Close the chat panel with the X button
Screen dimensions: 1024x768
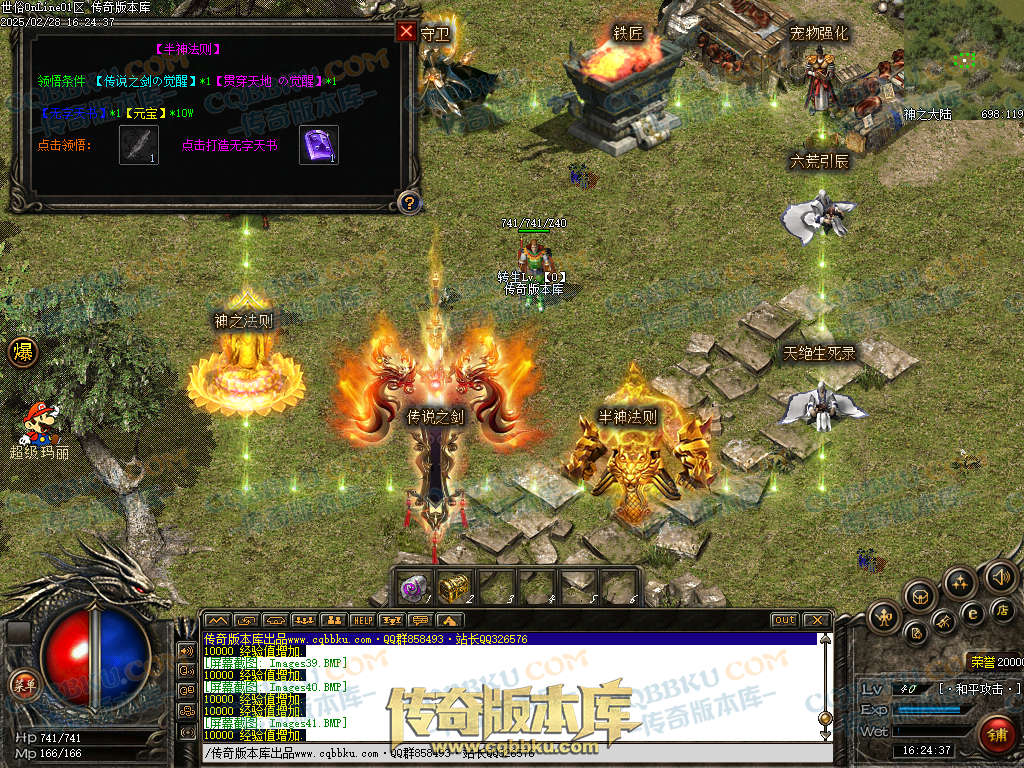click(816, 620)
